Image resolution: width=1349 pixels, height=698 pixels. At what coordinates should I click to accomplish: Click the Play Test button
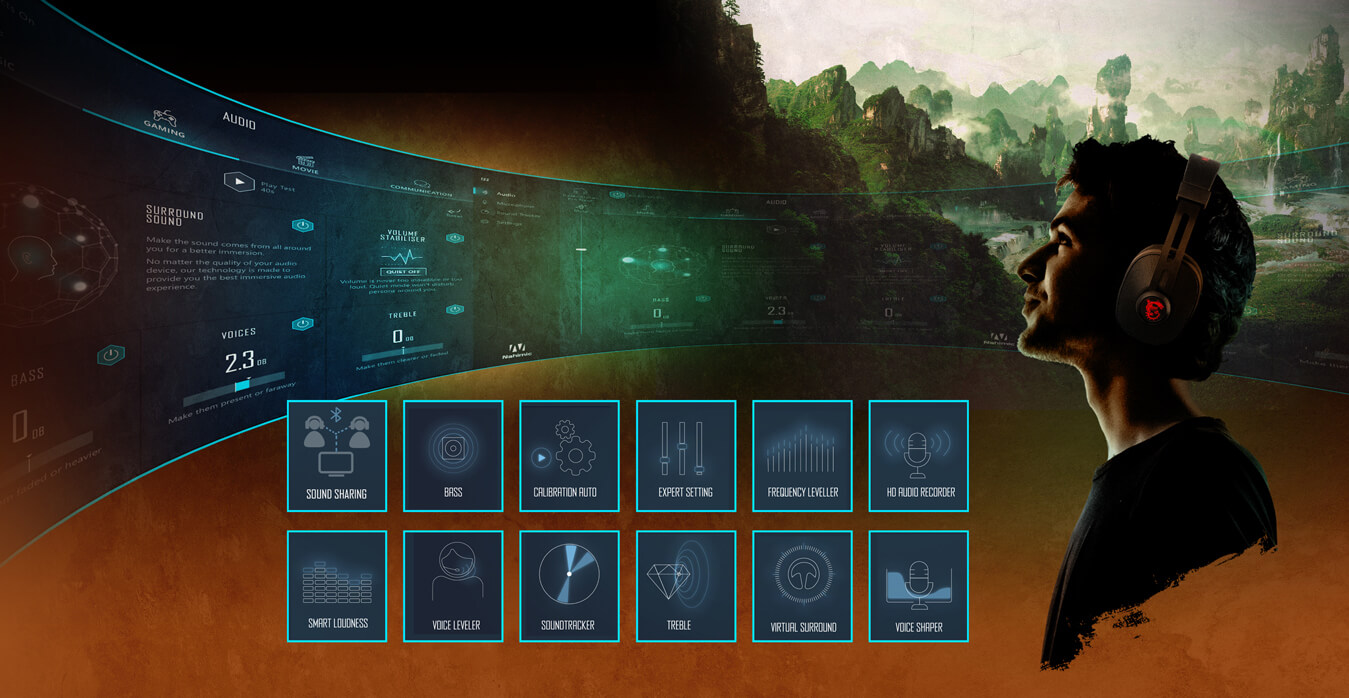238,182
